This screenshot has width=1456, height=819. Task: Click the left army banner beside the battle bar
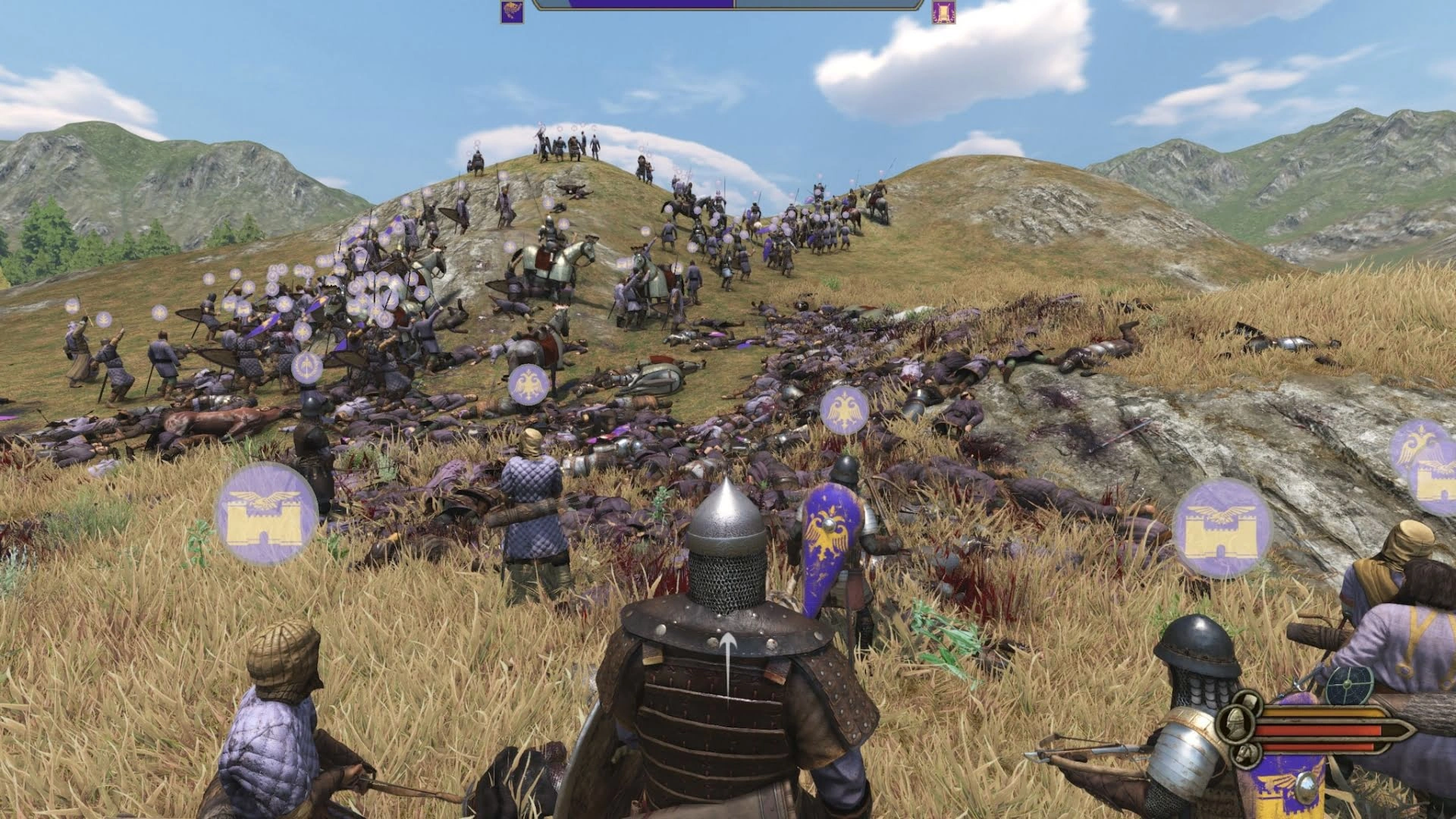coord(512,11)
